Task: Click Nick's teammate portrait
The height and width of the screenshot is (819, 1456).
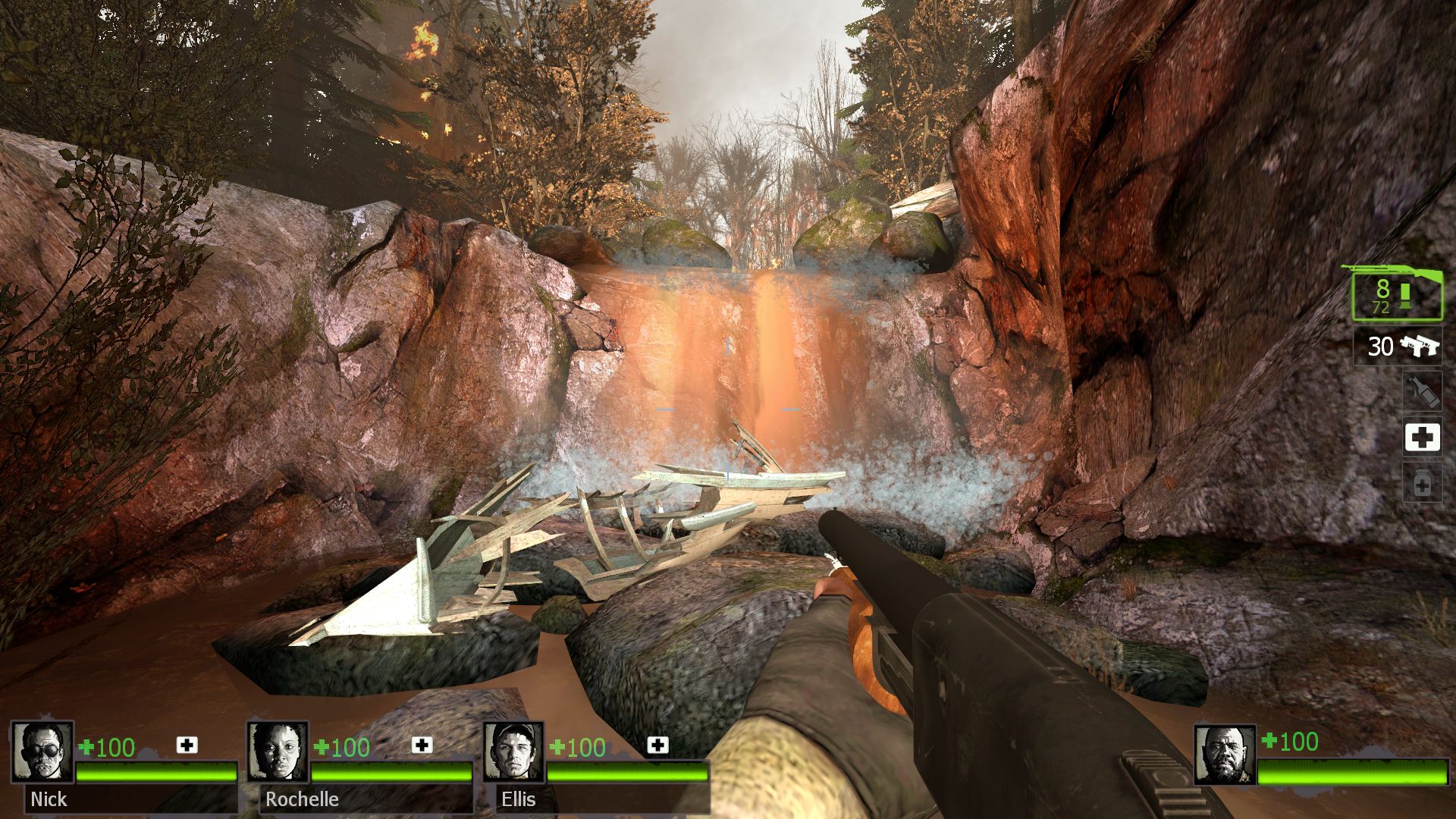Action: pyautogui.click(x=42, y=752)
